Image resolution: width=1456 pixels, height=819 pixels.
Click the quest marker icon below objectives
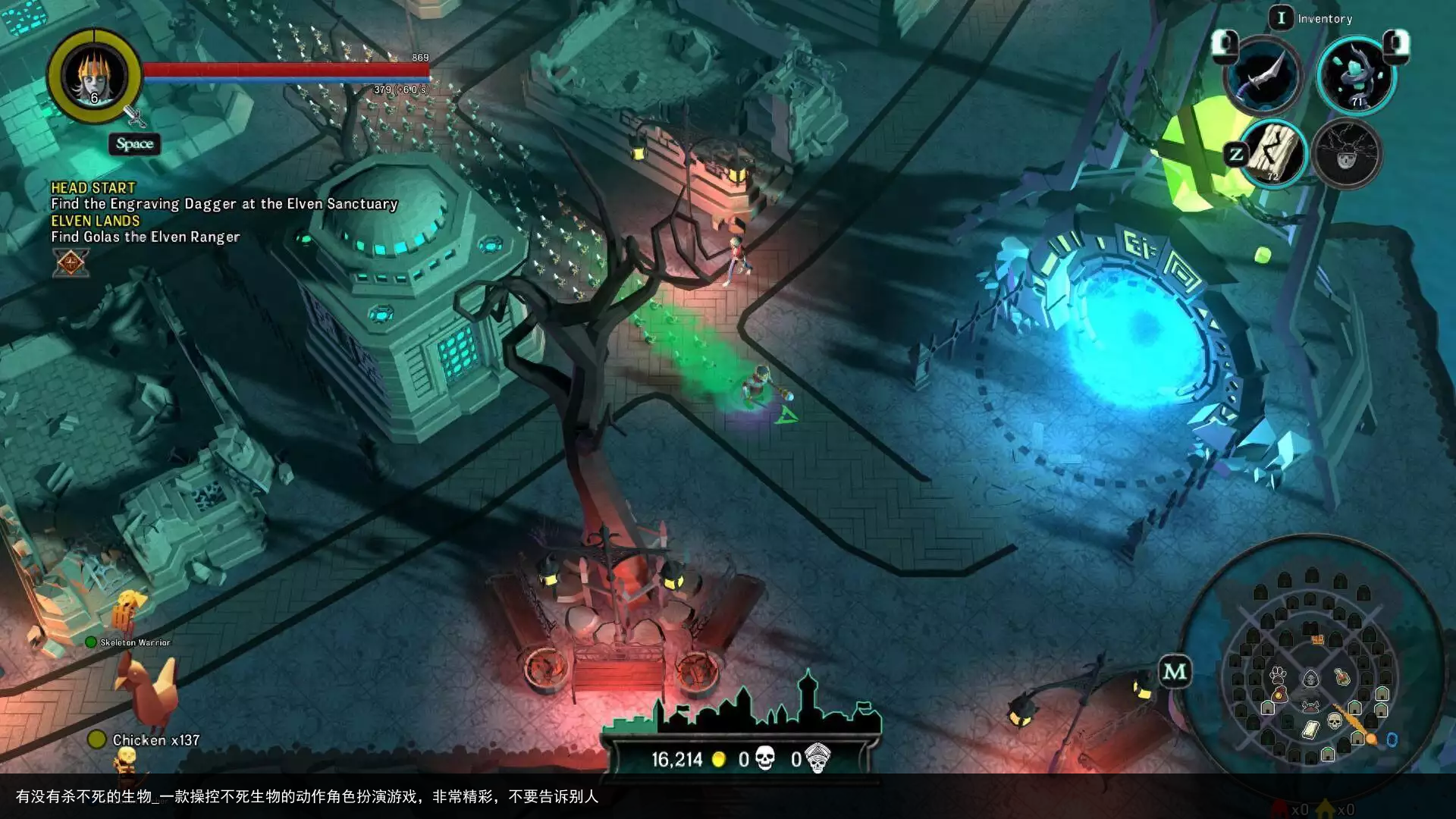point(71,263)
